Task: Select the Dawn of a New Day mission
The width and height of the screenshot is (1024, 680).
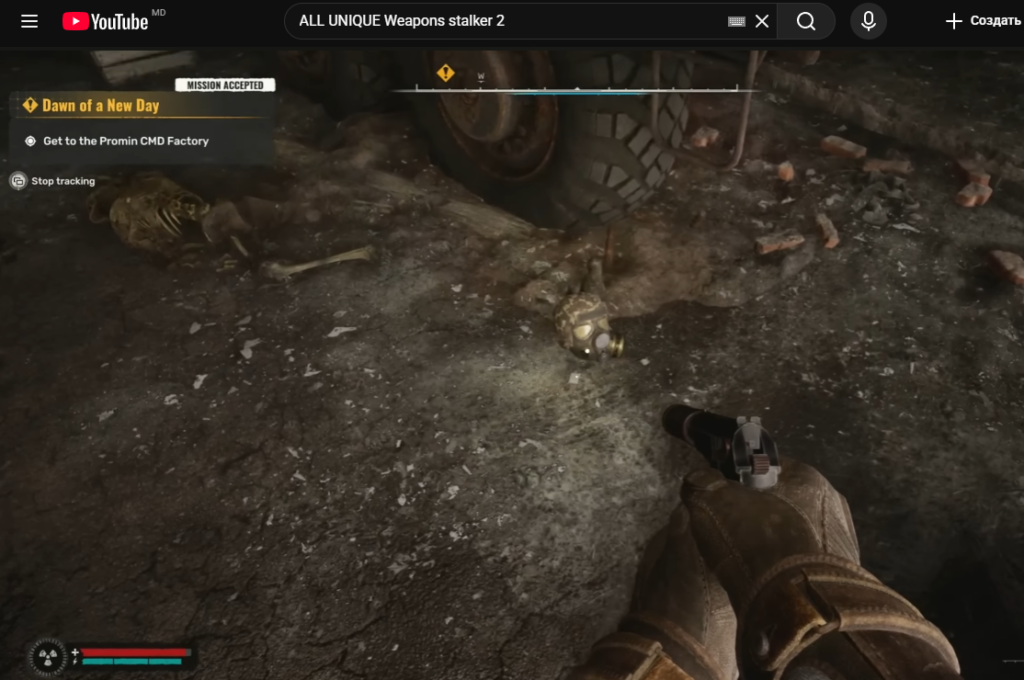Action: pos(100,105)
